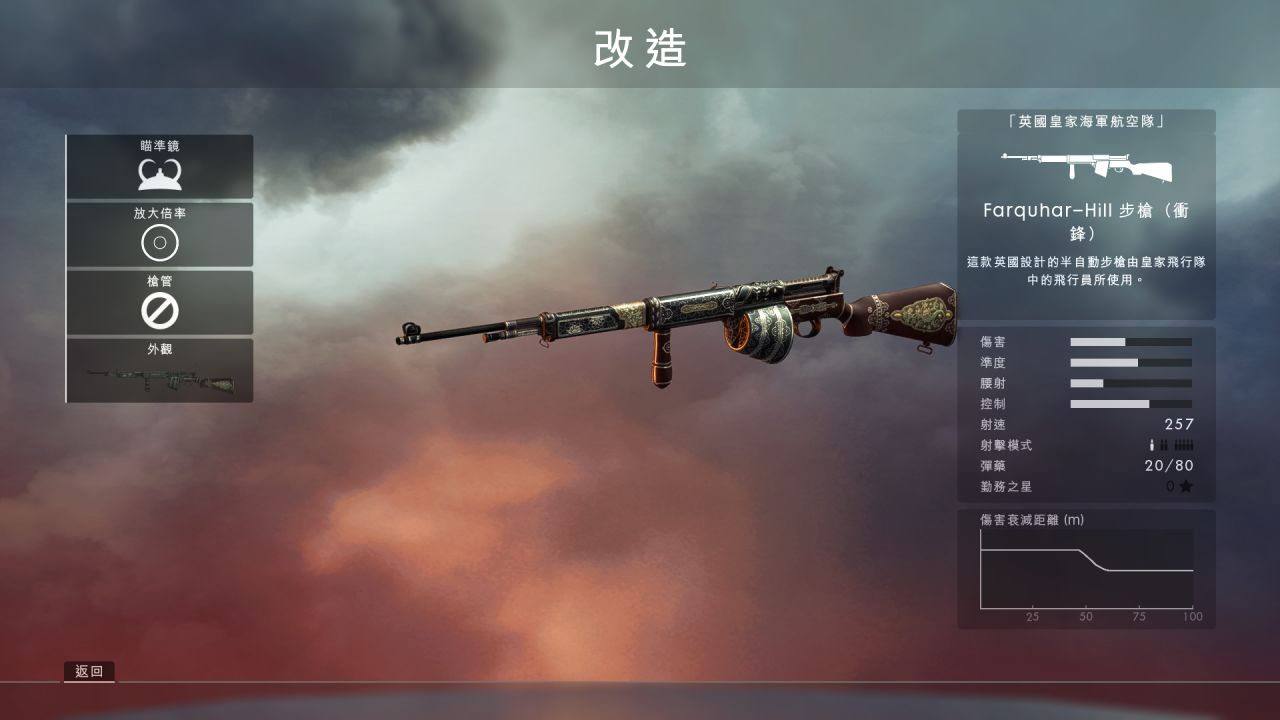
Task: Click the burst fire mode icon
Action: [x=1164, y=444]
